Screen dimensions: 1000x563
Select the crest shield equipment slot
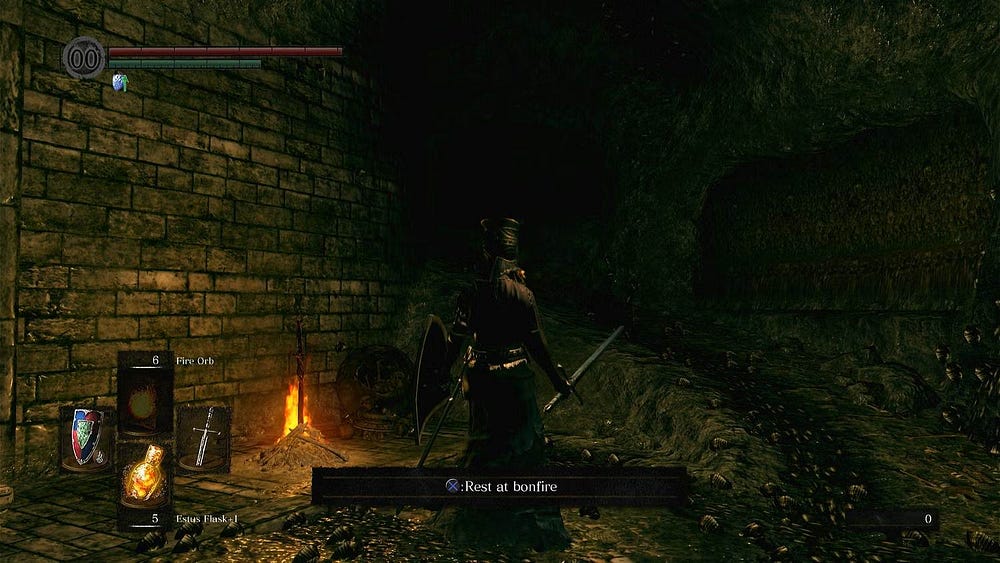(x=88, y=438)
